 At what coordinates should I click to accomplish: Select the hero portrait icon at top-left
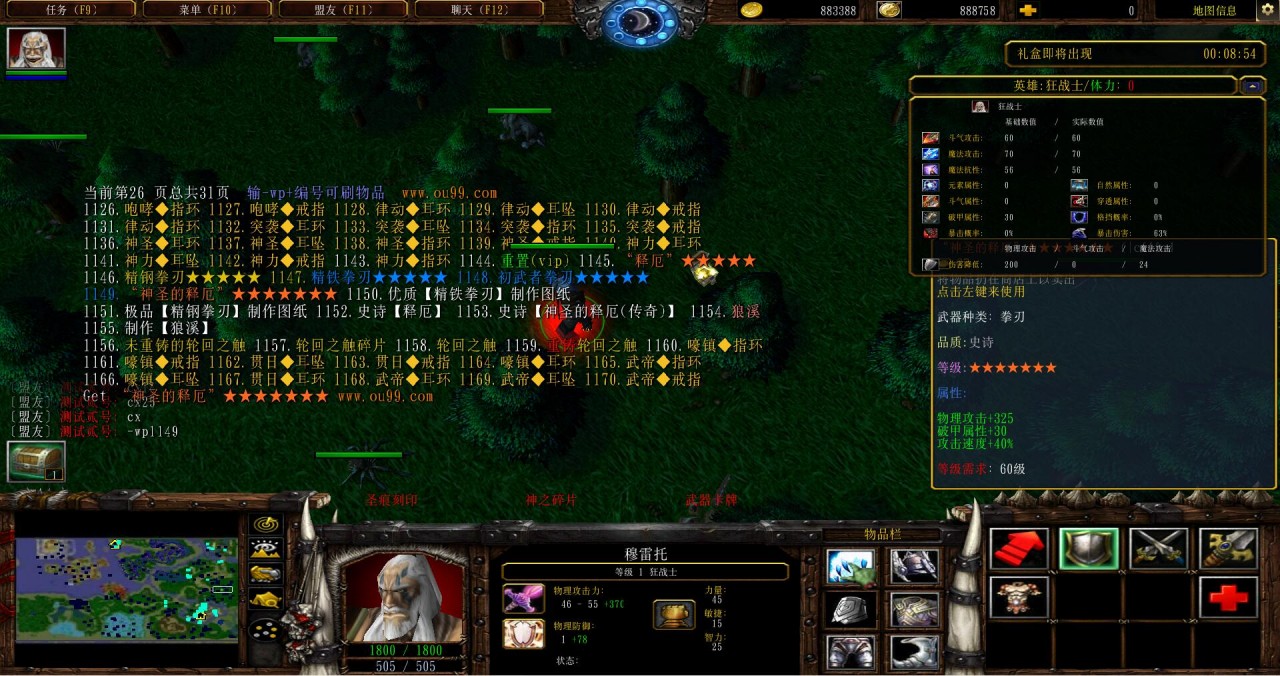click(x=36, y=48)
